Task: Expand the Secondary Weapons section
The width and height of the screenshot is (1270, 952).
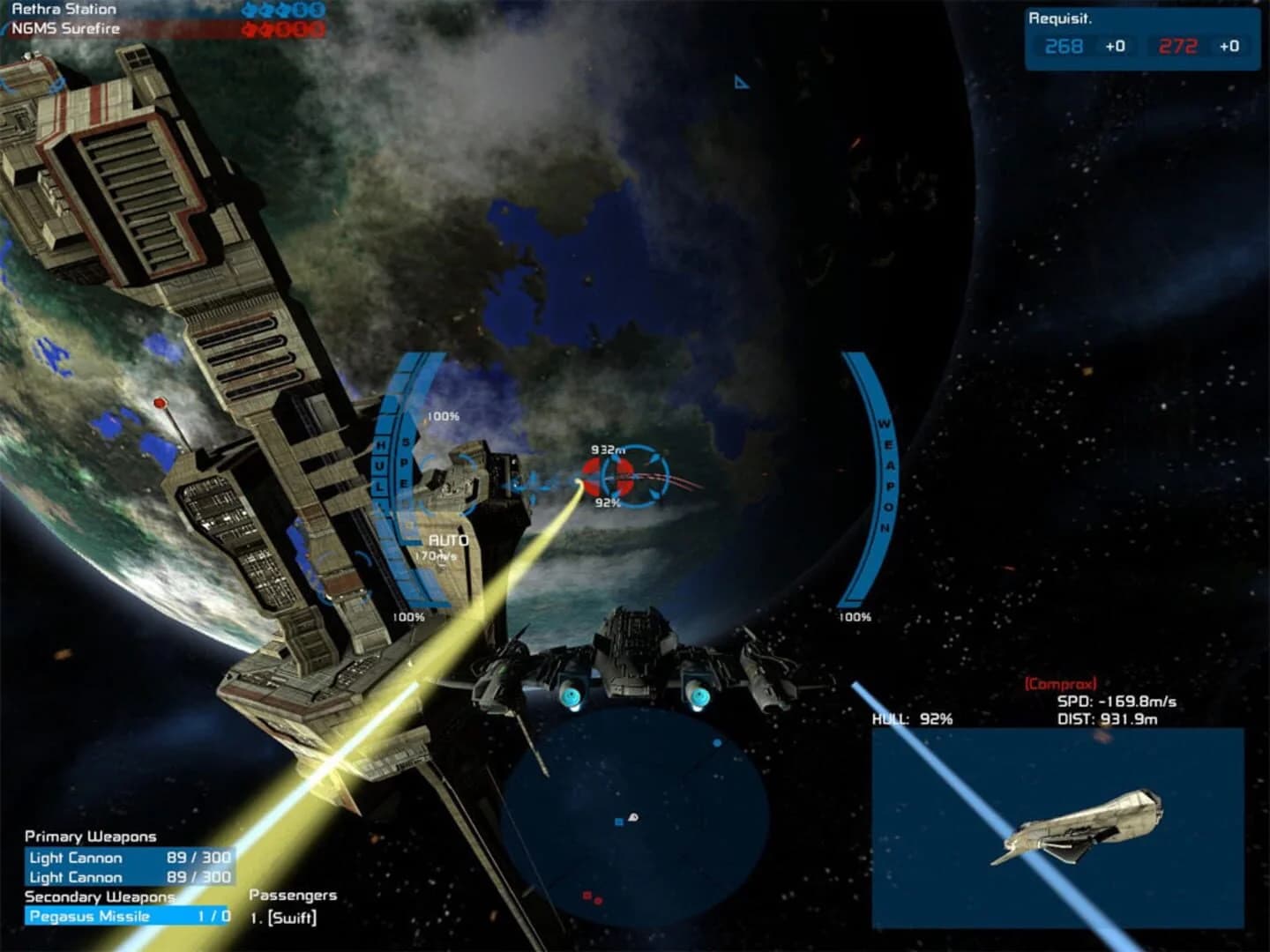Action: click(97, 897)
